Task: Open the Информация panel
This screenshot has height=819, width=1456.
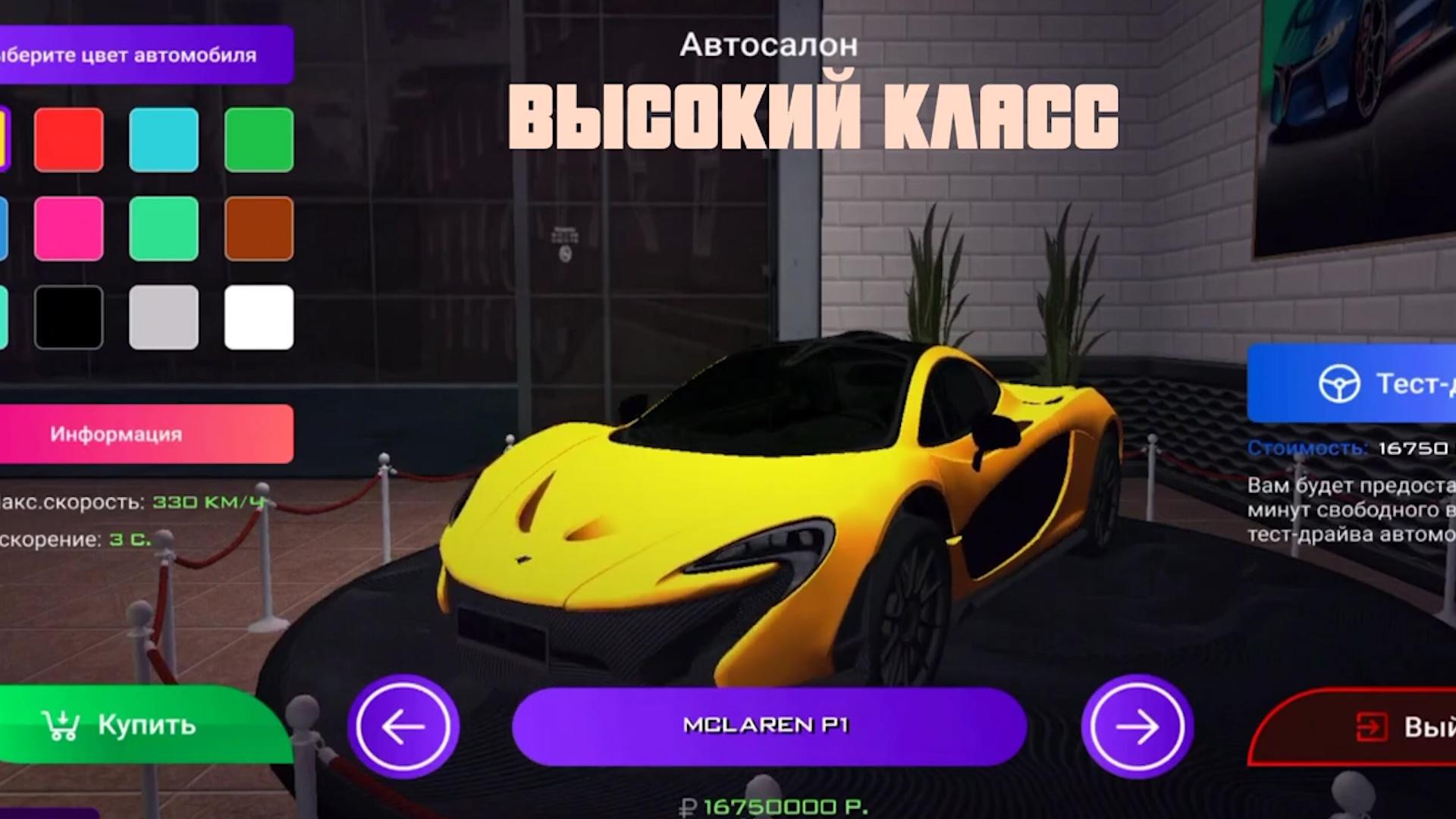Action: click(144, 434)
